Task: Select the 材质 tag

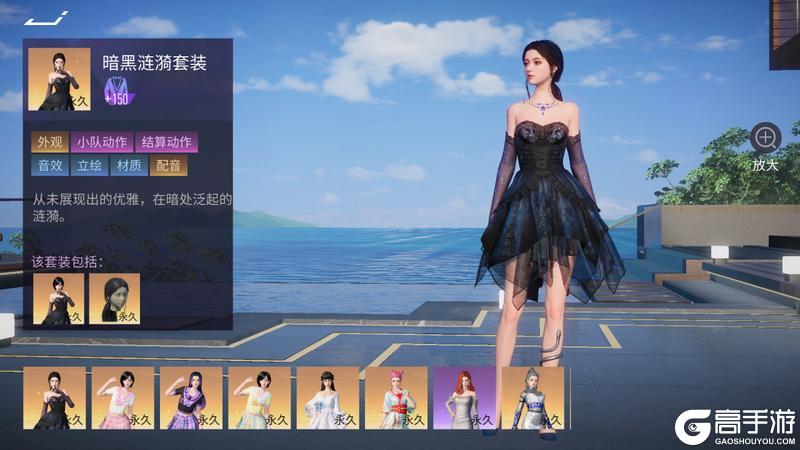Action: (128, 165)
